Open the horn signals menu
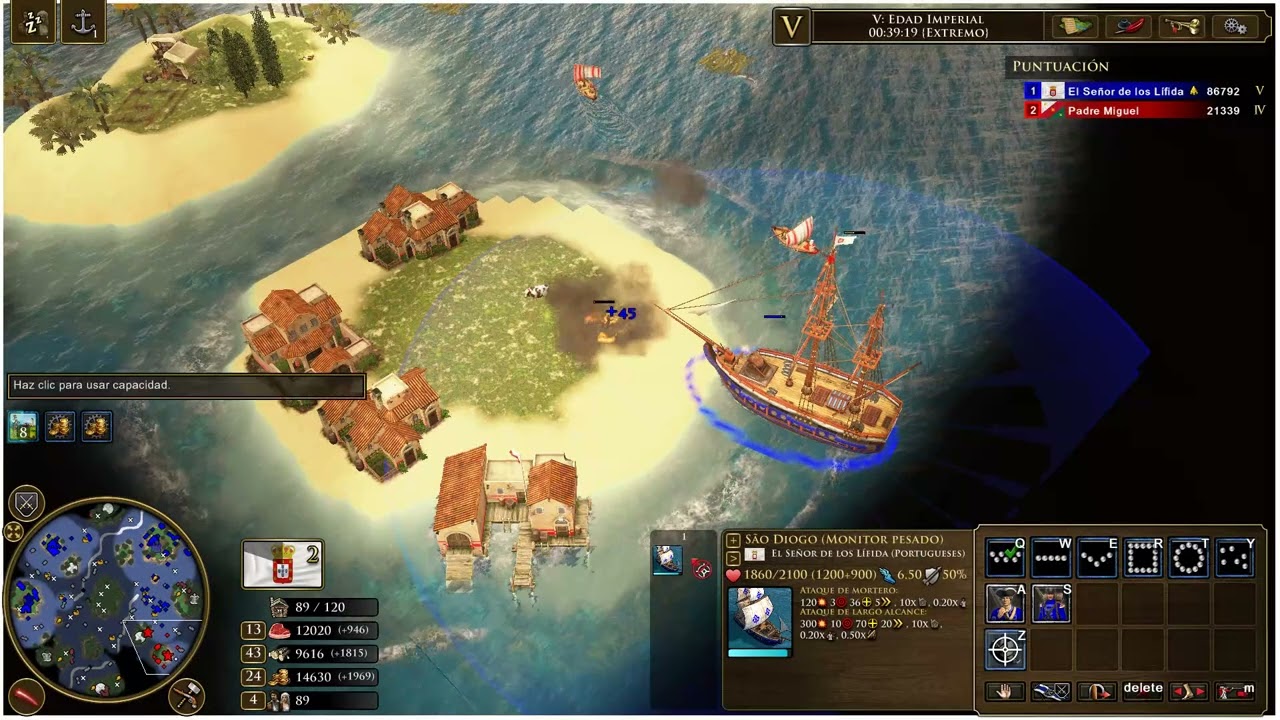The height and width of the screenshot is (720, 1280). (x=1181, y=27)
